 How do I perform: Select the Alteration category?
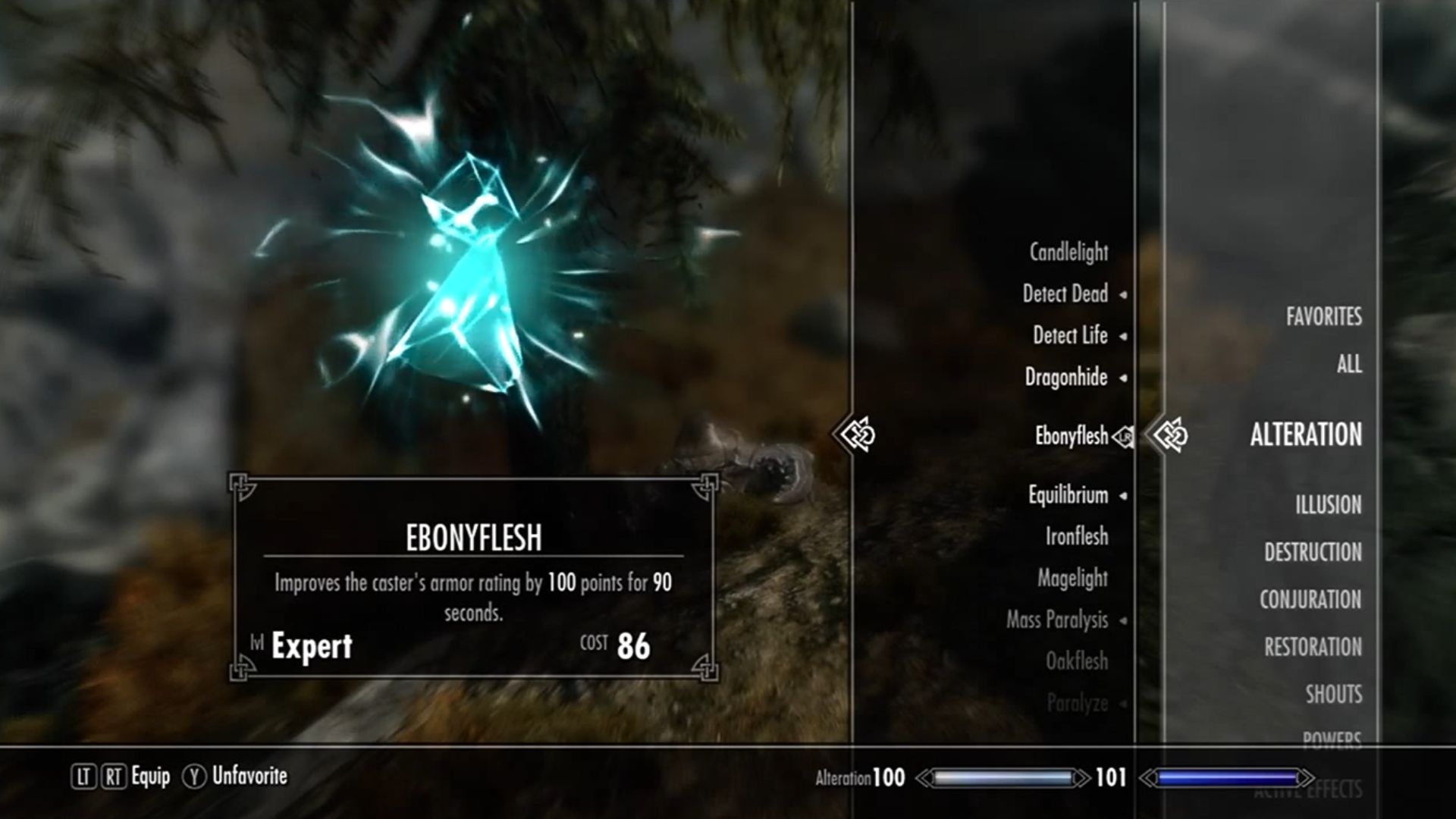point(1305,435)
